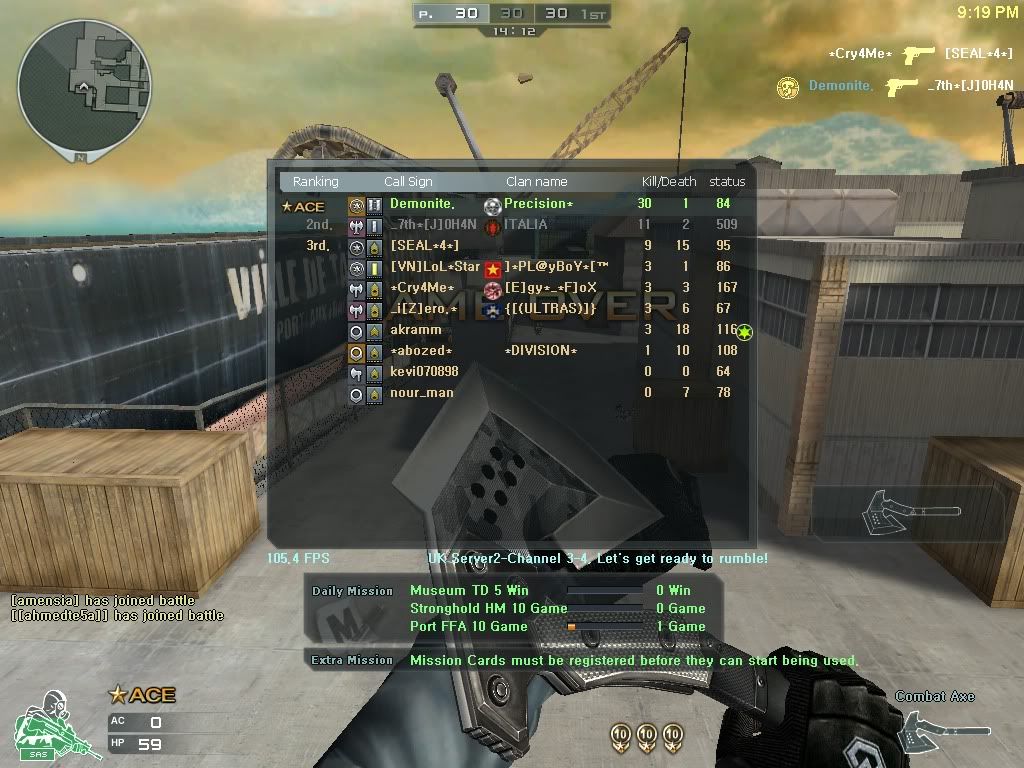Click the Kill/Death column header
Viewport: 1024px width, 768px height.
click(668, 182)
